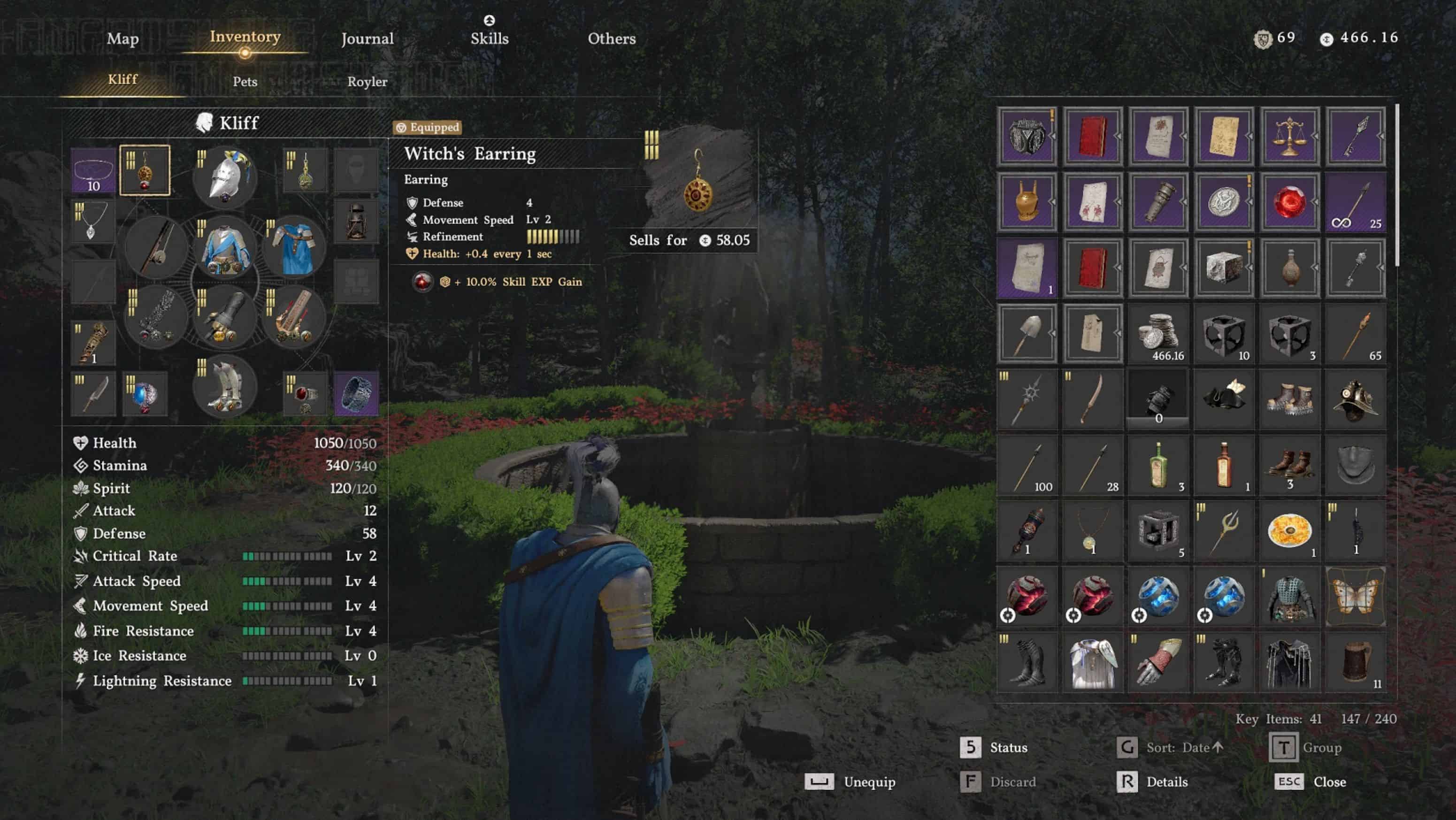Select the butterfly item in inventory
The width and height of the screenshot is (1456, 820).
1355,597
